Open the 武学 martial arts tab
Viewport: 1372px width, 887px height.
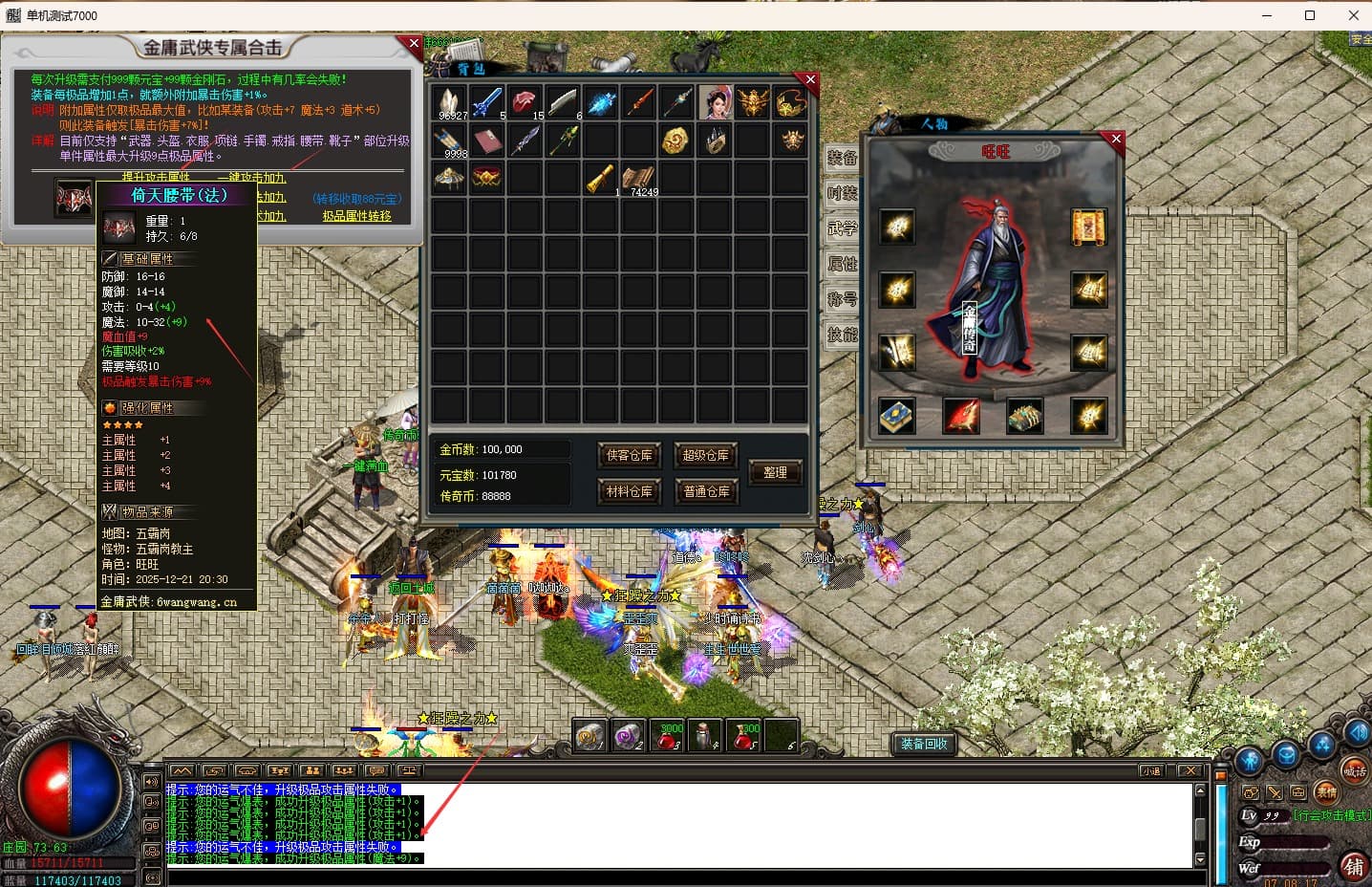click(842, 228)
